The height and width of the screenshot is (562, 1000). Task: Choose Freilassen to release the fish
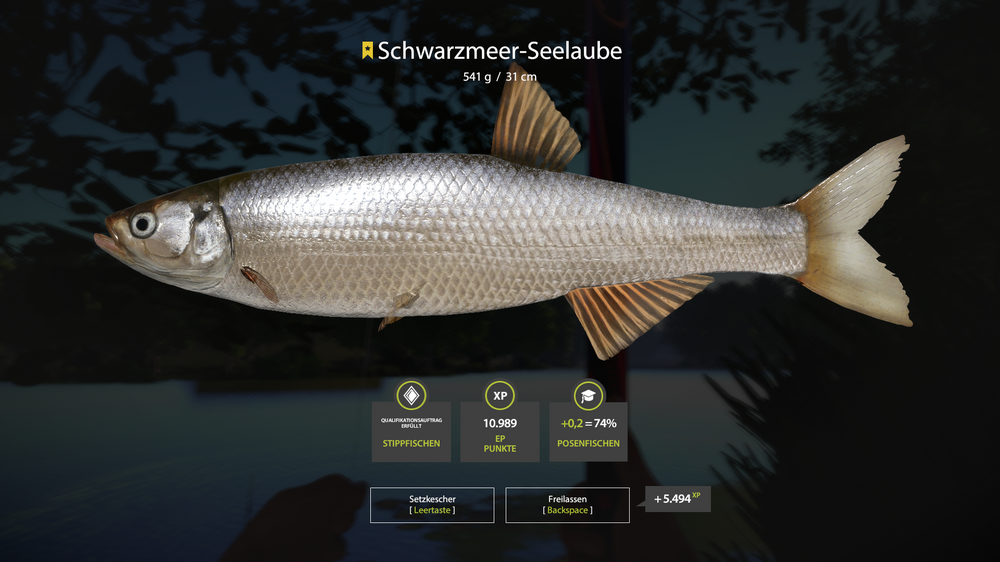pos(567,504)
